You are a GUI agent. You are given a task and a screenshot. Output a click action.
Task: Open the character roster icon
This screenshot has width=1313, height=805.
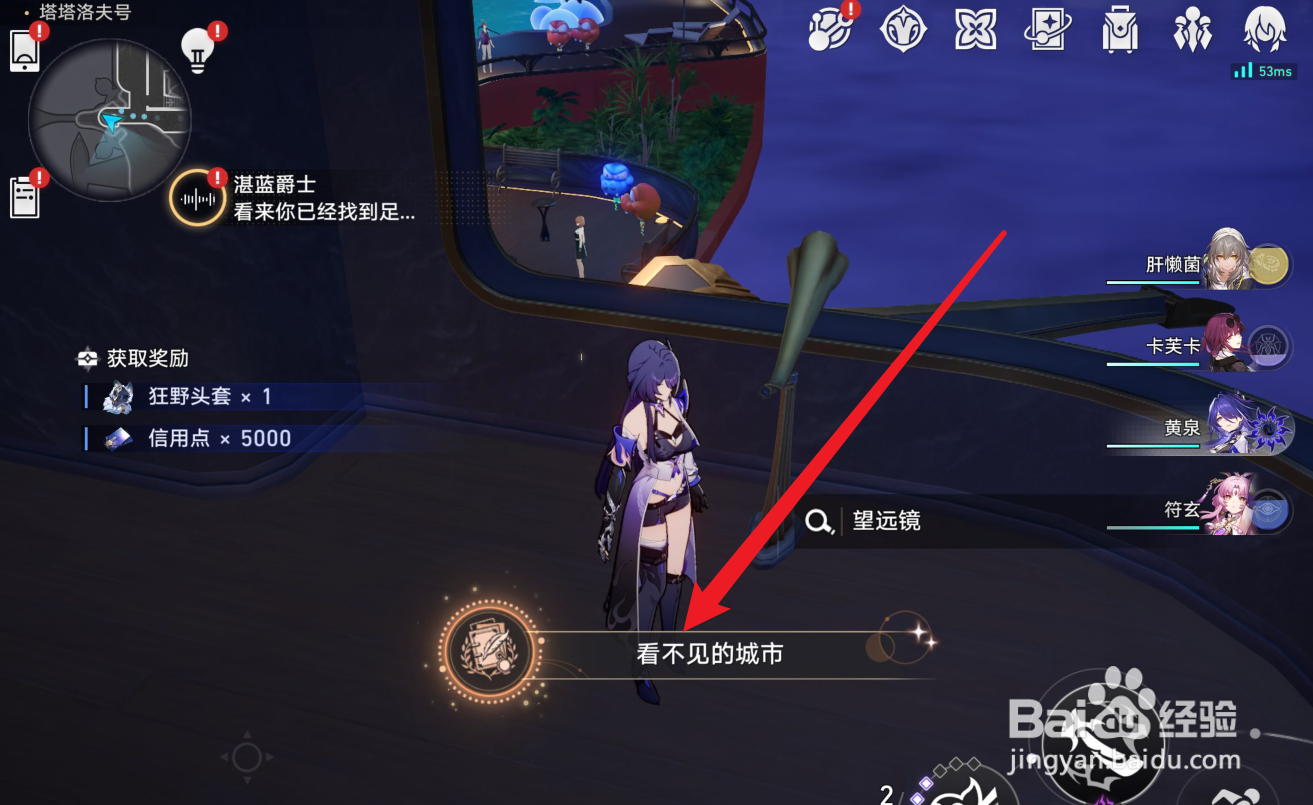pos(1192,30)
